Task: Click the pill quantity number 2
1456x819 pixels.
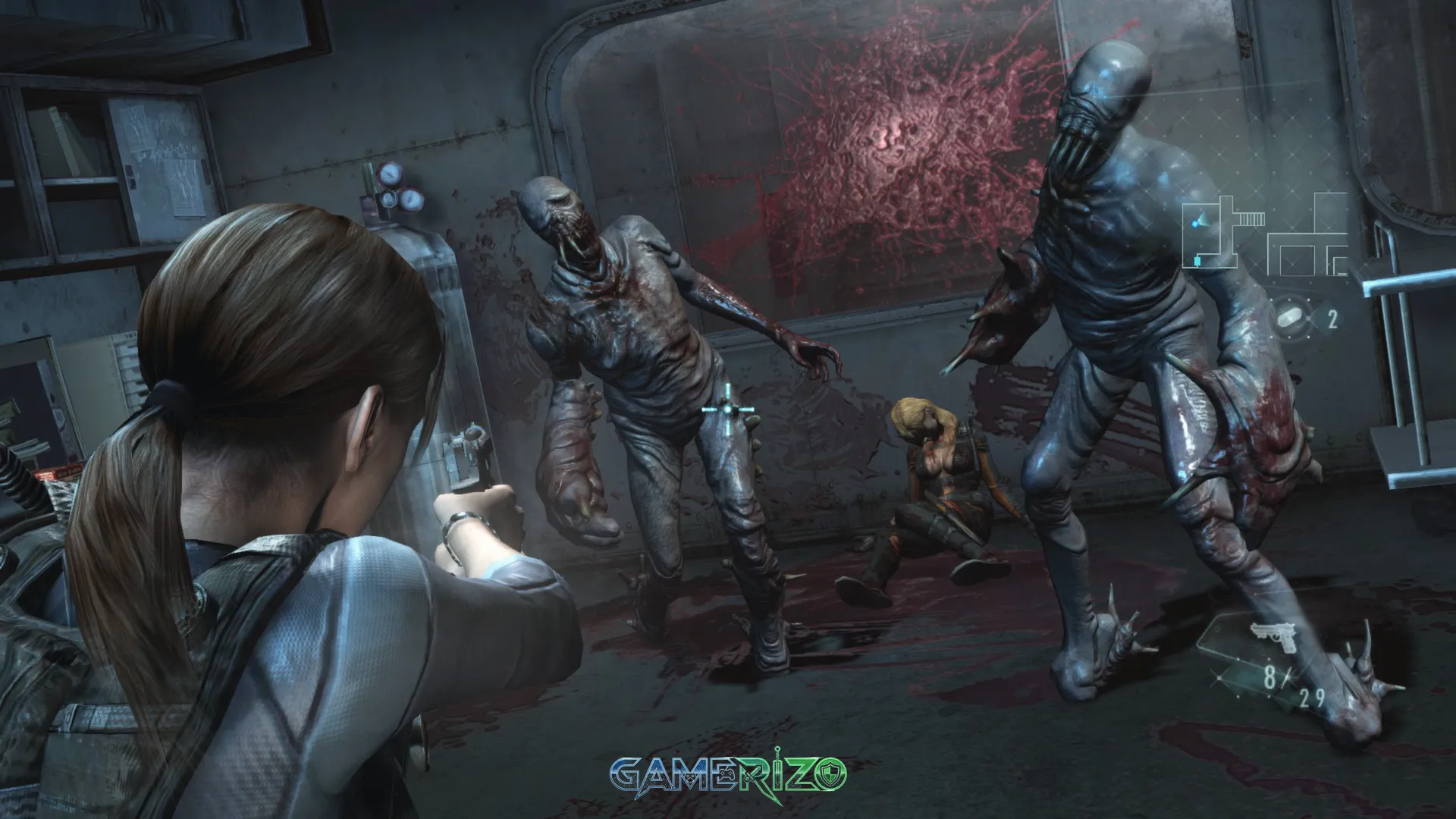Action: tap(1332, 318)
